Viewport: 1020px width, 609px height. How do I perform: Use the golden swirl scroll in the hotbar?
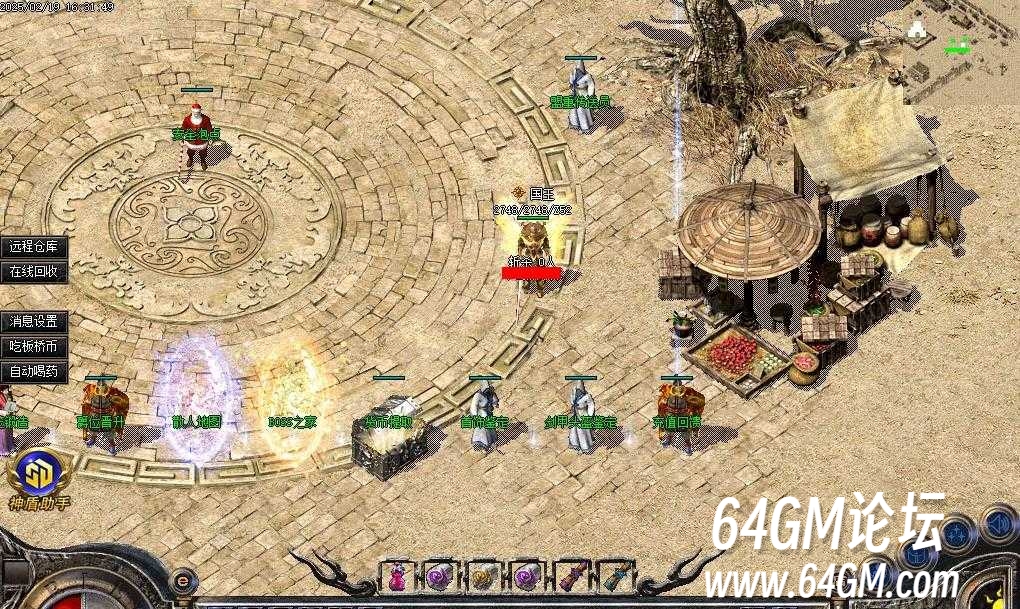(484, 576)
